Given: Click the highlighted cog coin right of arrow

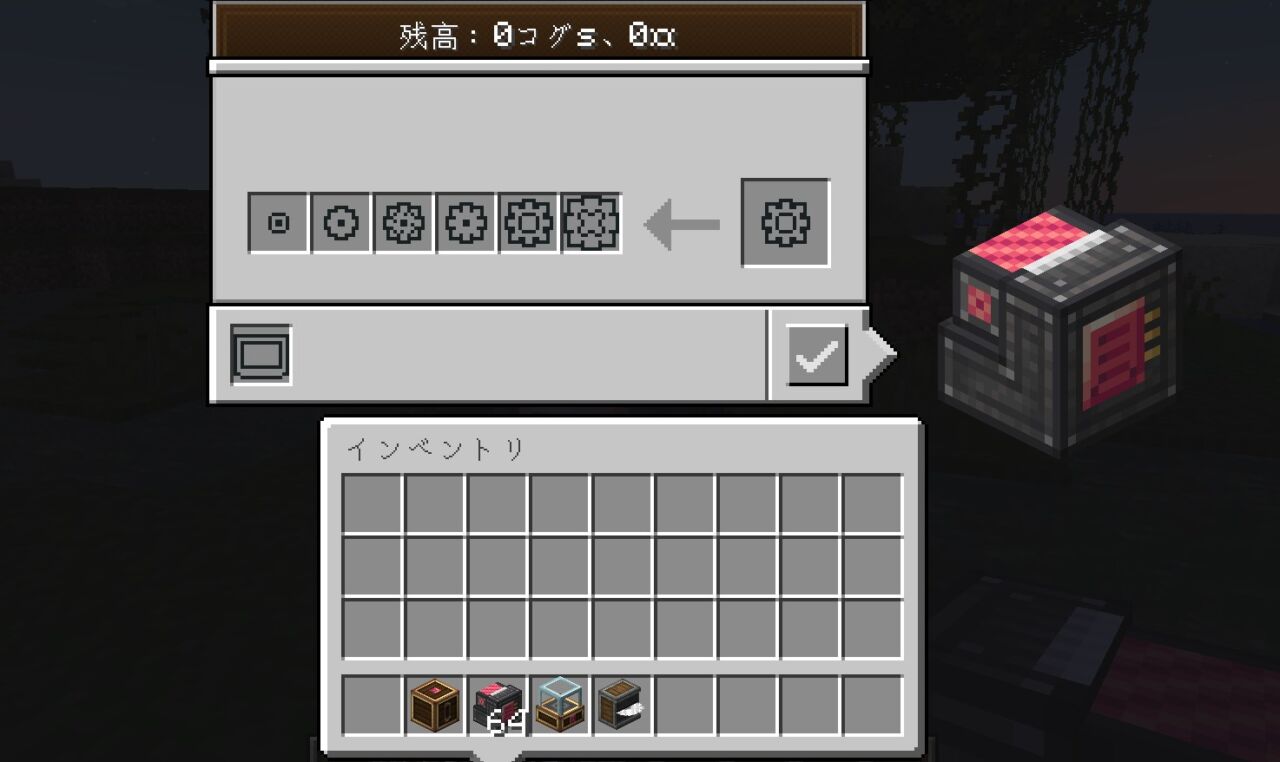Looking at the screenshot, I should pos(784,222).
